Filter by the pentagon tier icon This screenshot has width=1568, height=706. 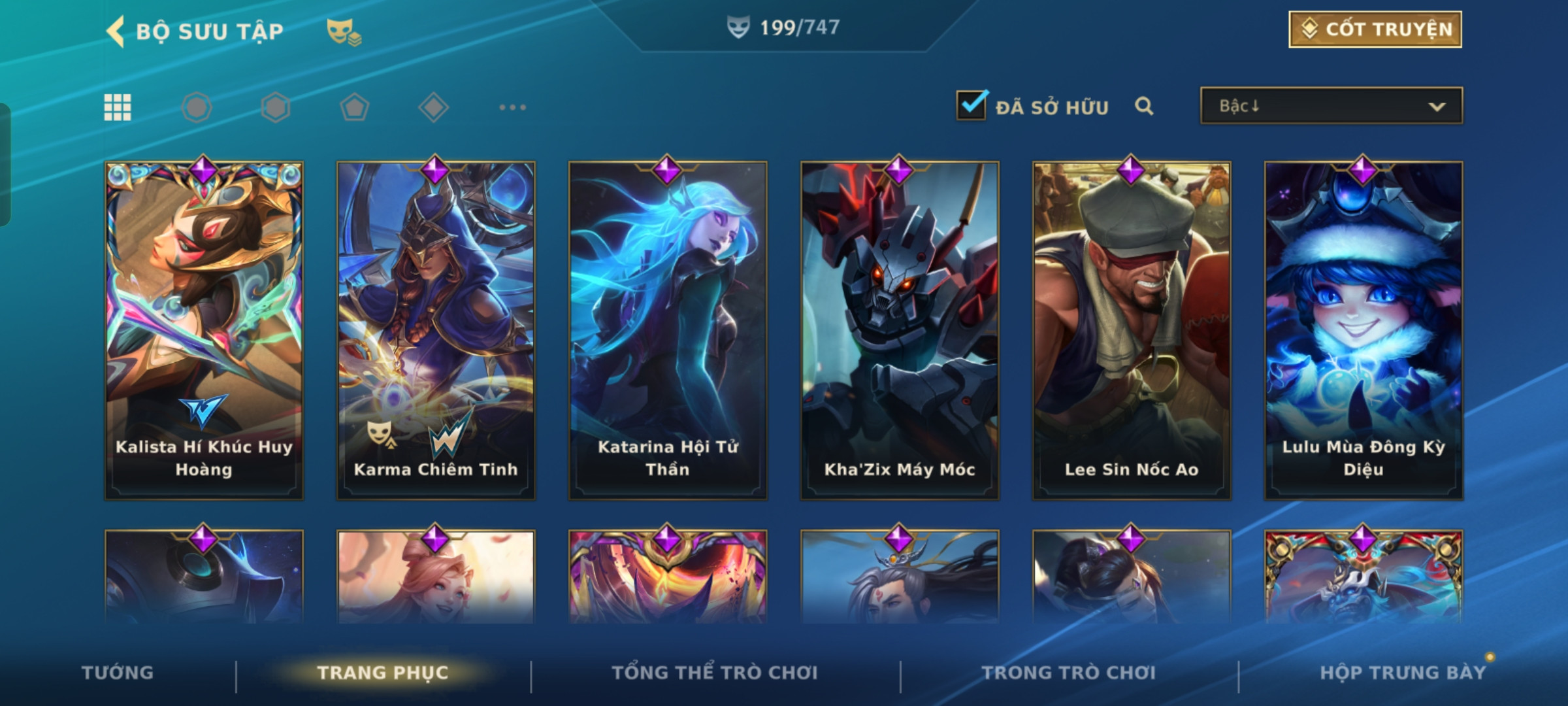pos(354,107)
